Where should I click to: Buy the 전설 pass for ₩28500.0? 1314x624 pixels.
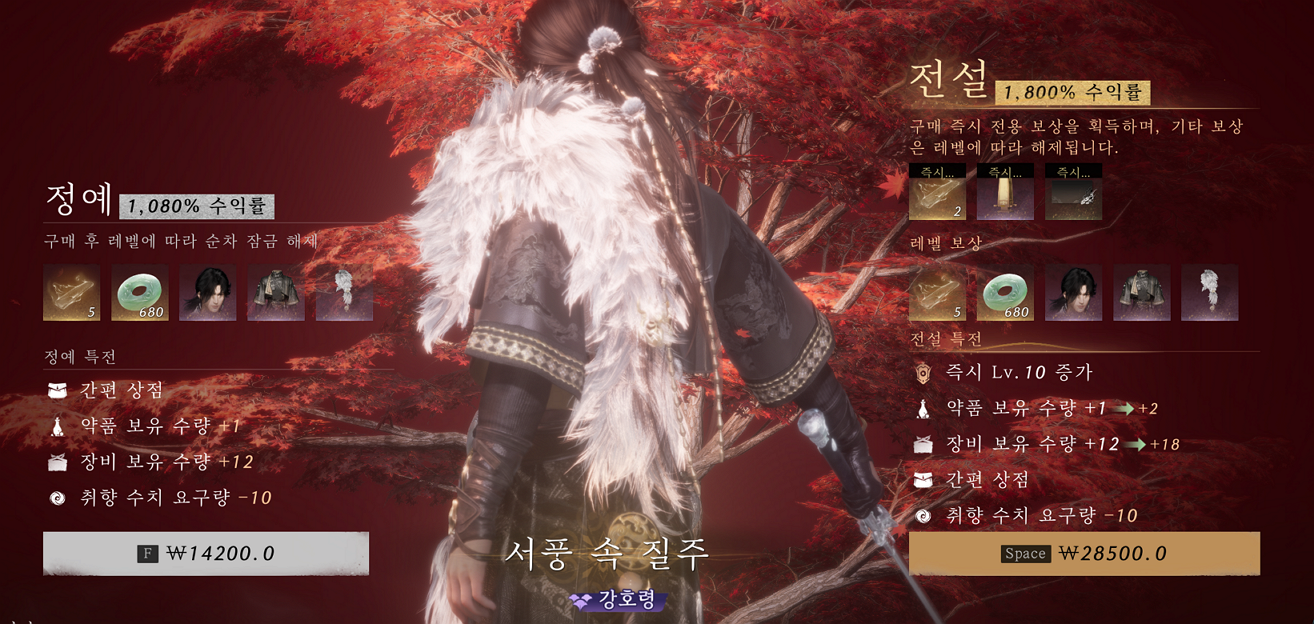coord(1084,553)
